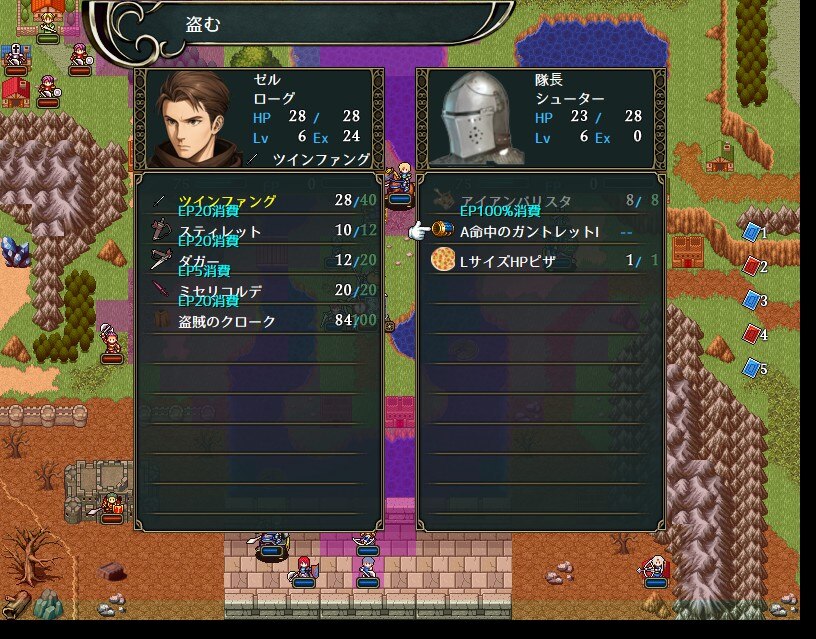Choose the ダガー entry
This screenshot has width=816, height=639.
258,261
